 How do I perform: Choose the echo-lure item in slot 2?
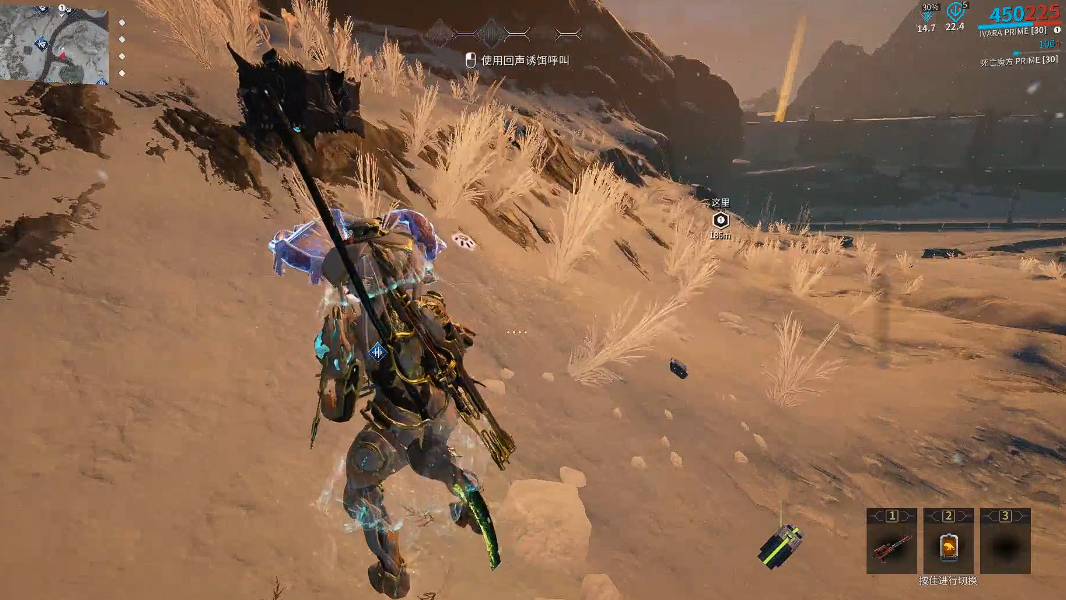click(948, 548)
